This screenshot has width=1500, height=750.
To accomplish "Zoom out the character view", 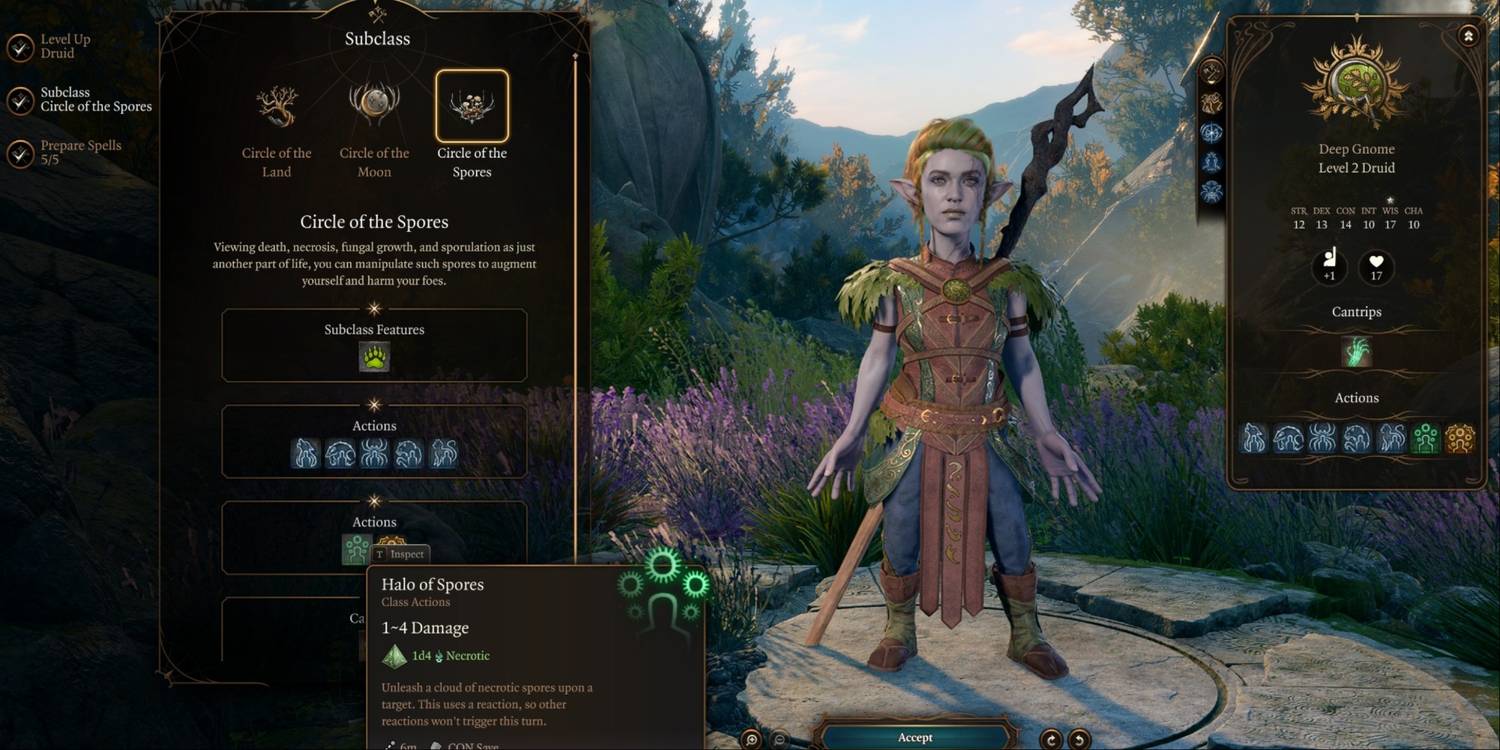I will click(x=781, y=739).
